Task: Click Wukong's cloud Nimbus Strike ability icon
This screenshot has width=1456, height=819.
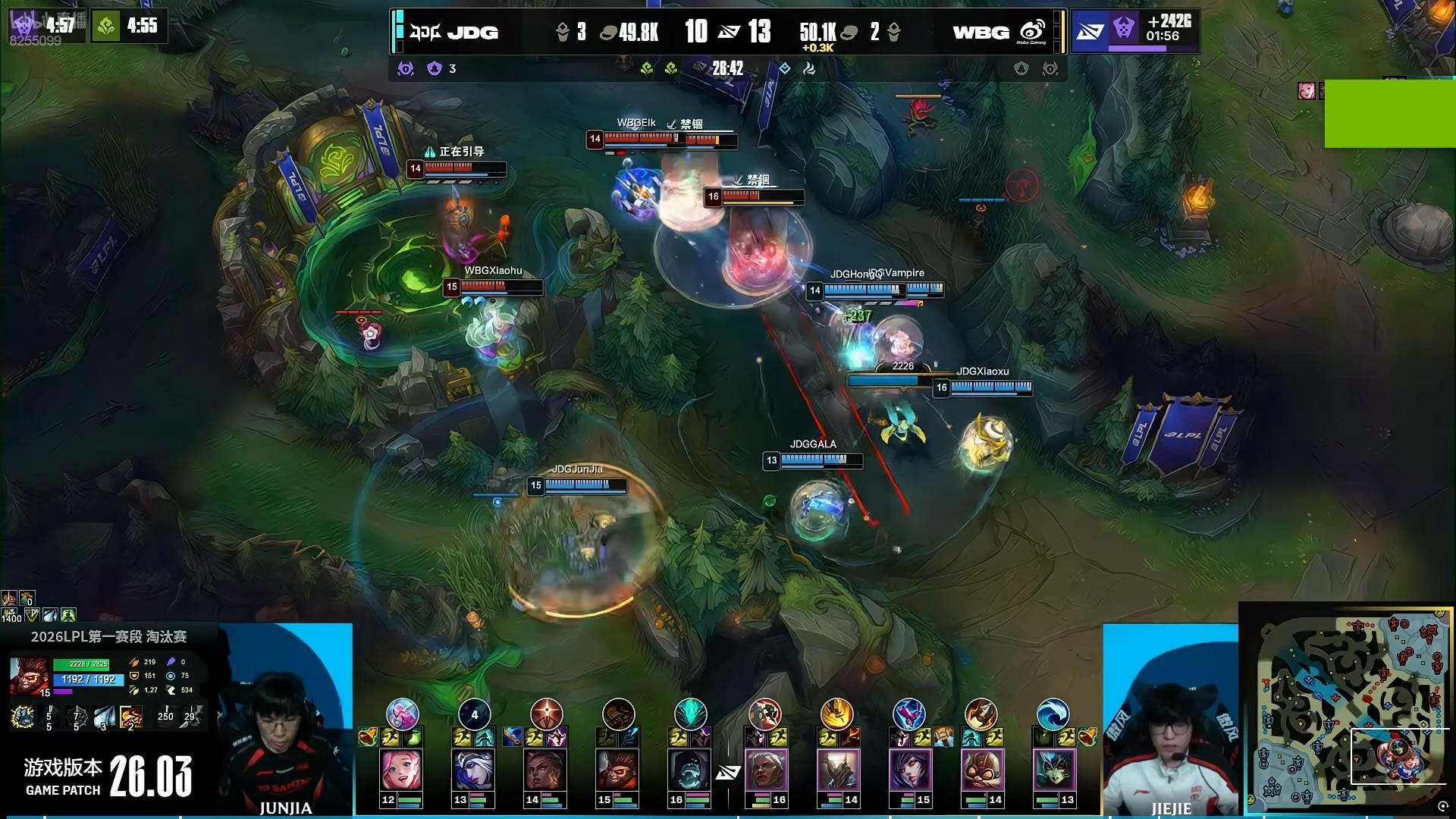Action: [x=103, y=717]
